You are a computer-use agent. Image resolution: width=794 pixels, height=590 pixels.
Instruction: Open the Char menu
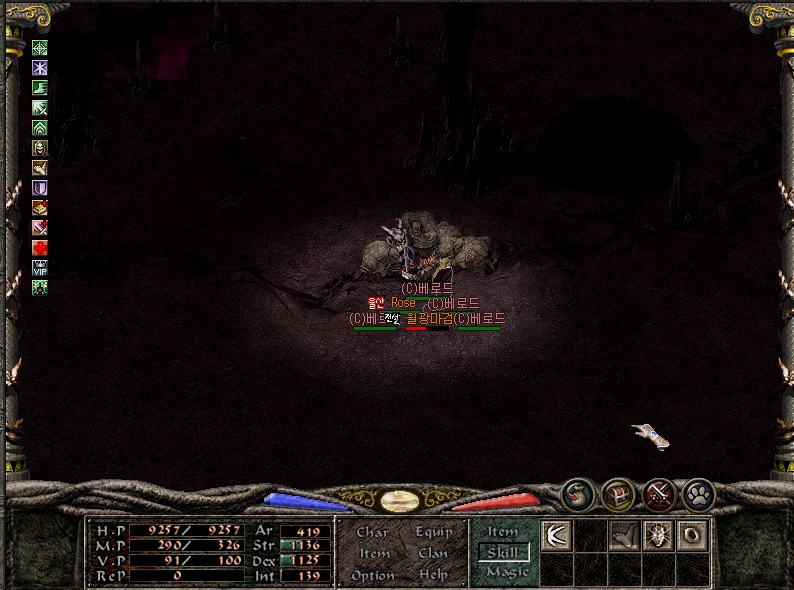click(372, 532)
